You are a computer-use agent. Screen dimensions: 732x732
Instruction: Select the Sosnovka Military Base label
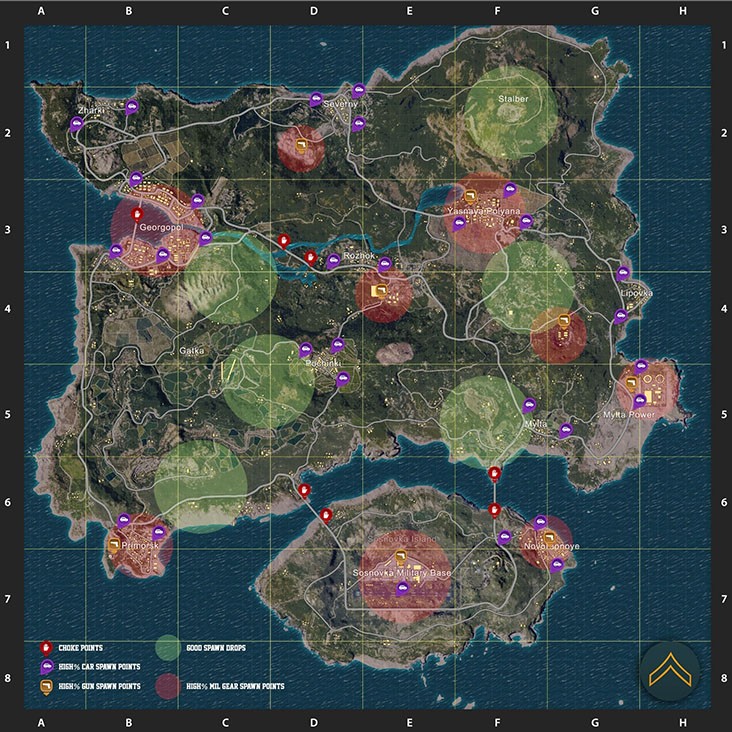(402, 573)
